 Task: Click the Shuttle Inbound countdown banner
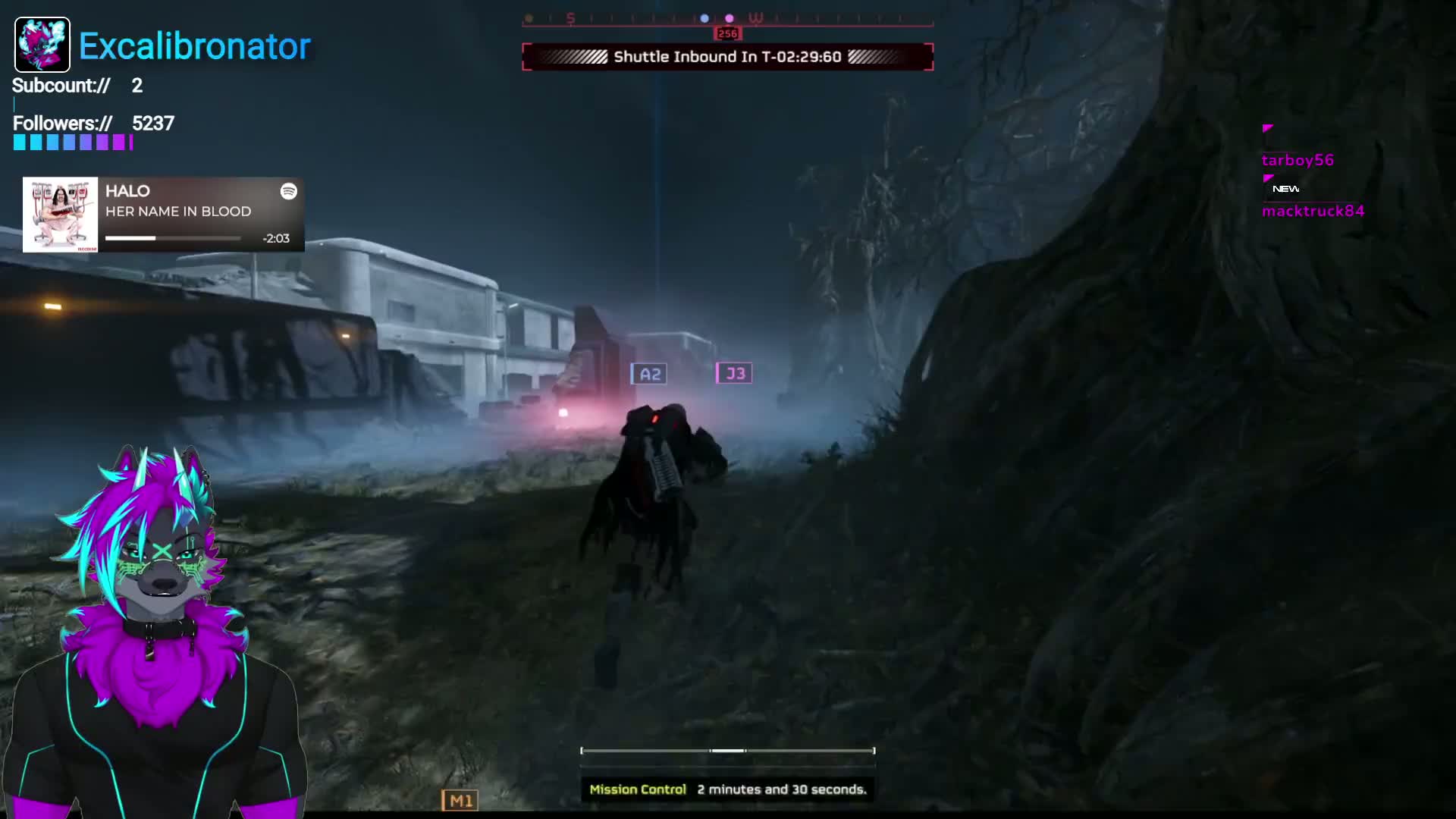point(726,55)
